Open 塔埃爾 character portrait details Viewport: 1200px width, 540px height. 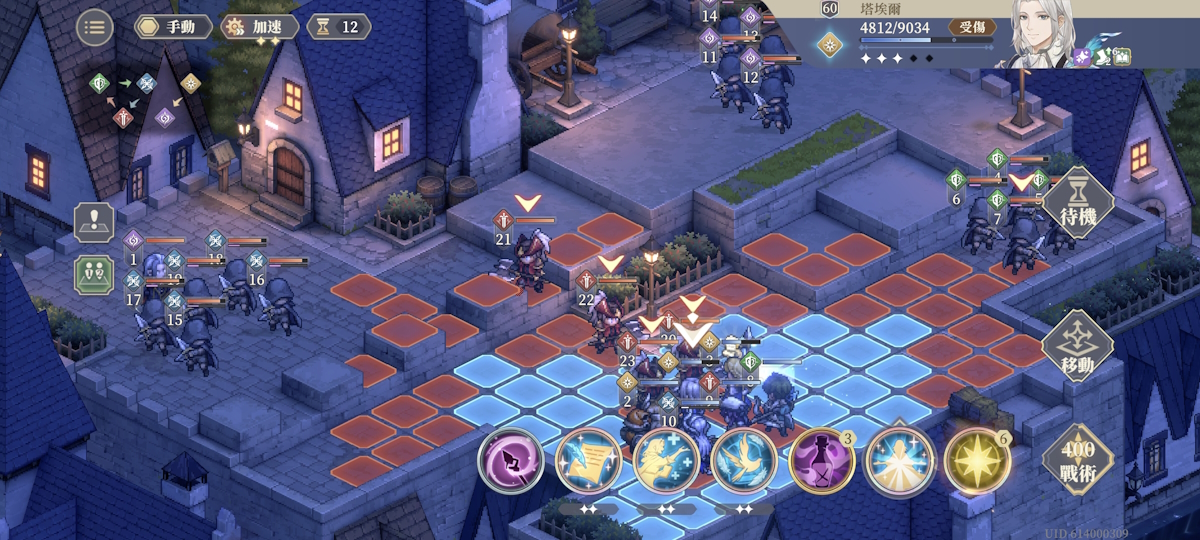(x=1040, y=34)
